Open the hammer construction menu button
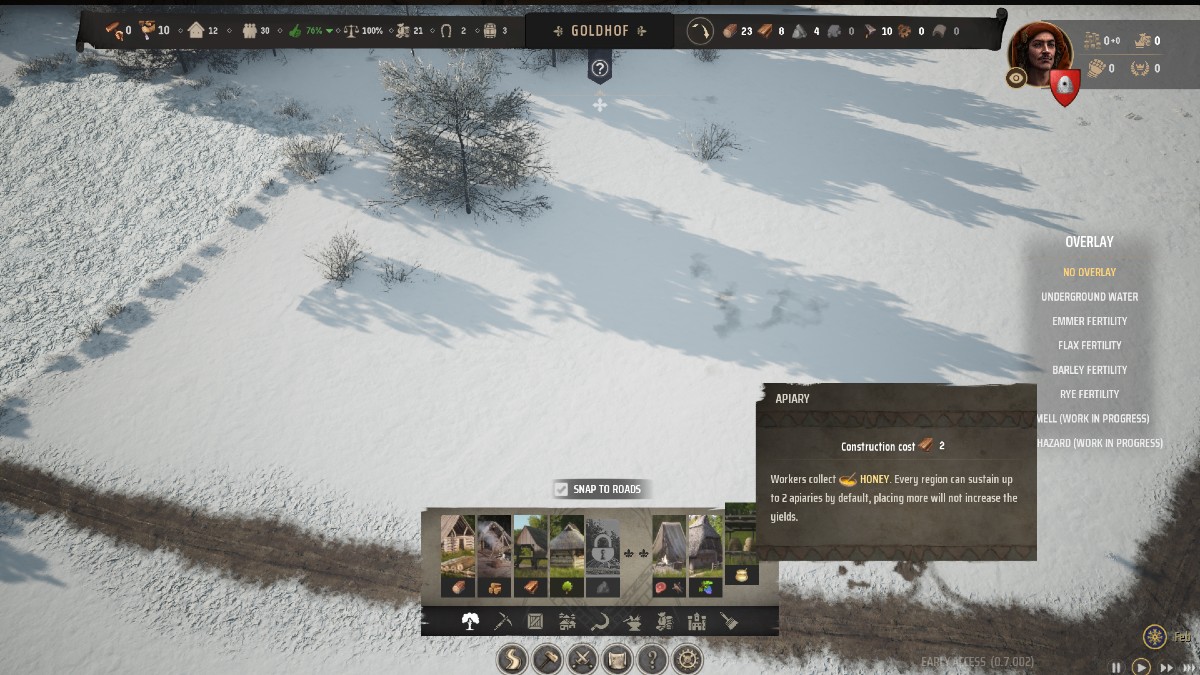The height and width of the screenshot is (675, 1200). (x=548, y=659)
